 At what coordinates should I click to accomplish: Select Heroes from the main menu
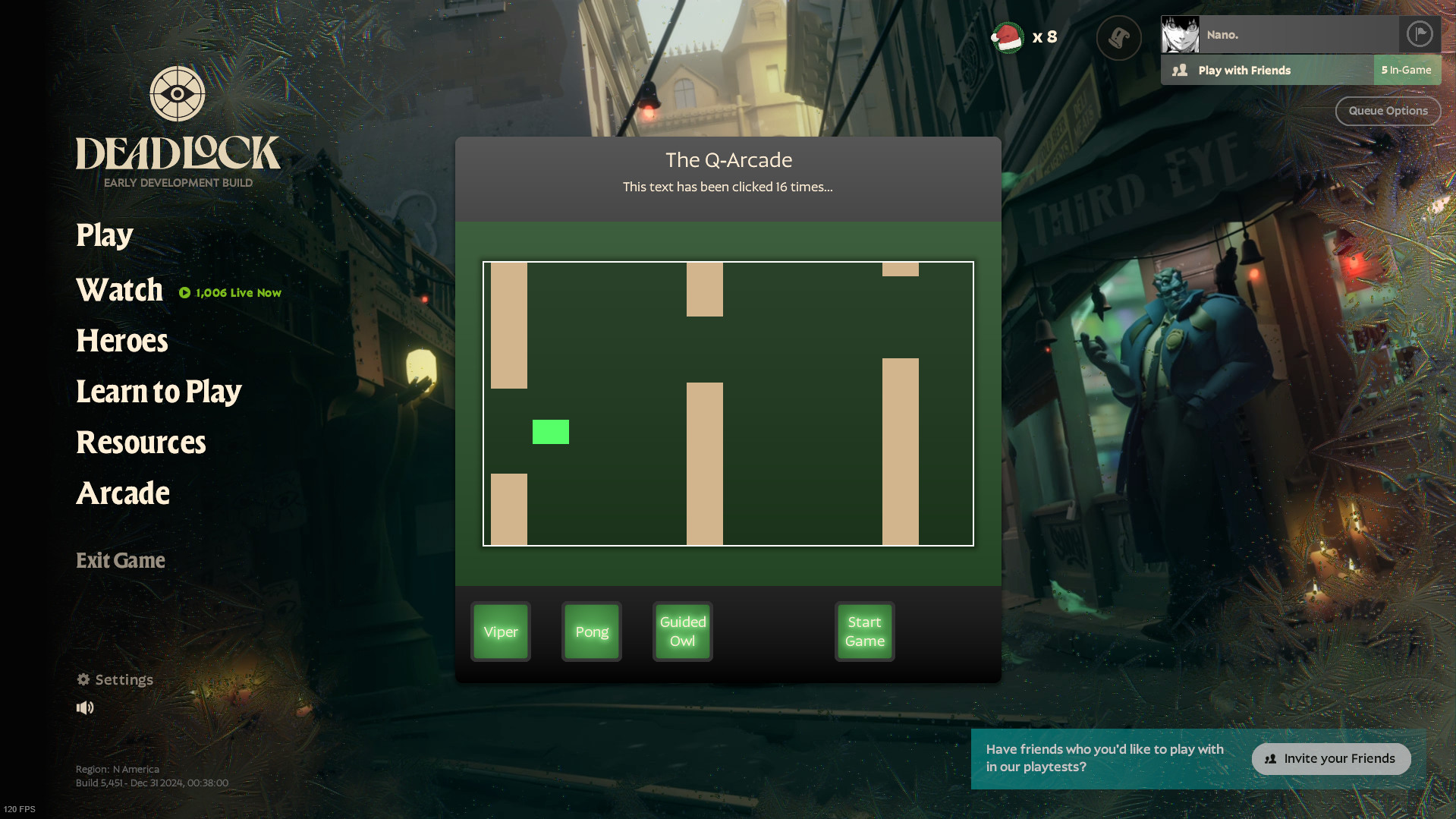pos(121,341)
